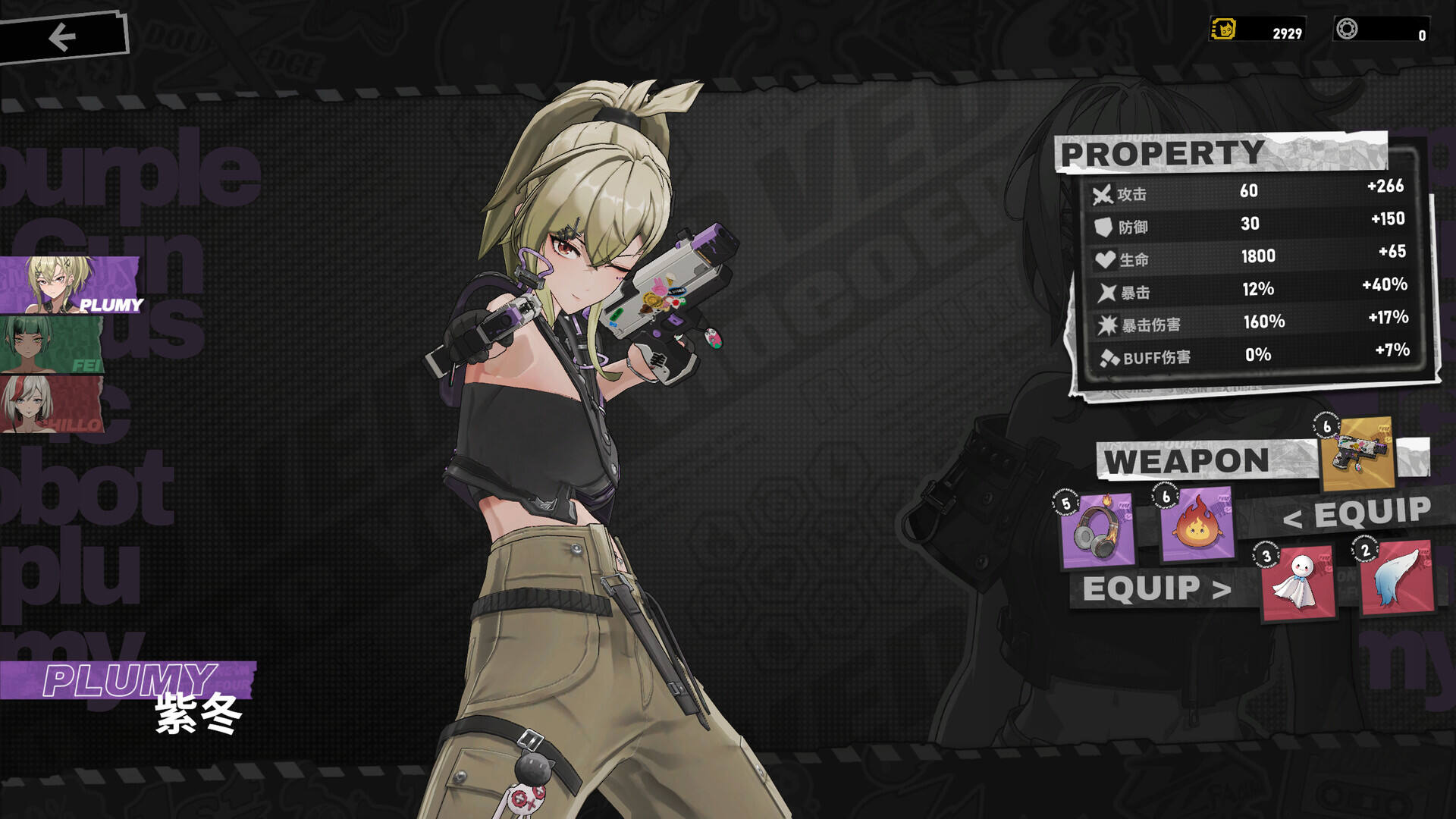Image resolution: width=1456 pixels, height=819 pixels.
Task: Click the lower 'EQUIP >' label
Action: tap(1156, 589)
